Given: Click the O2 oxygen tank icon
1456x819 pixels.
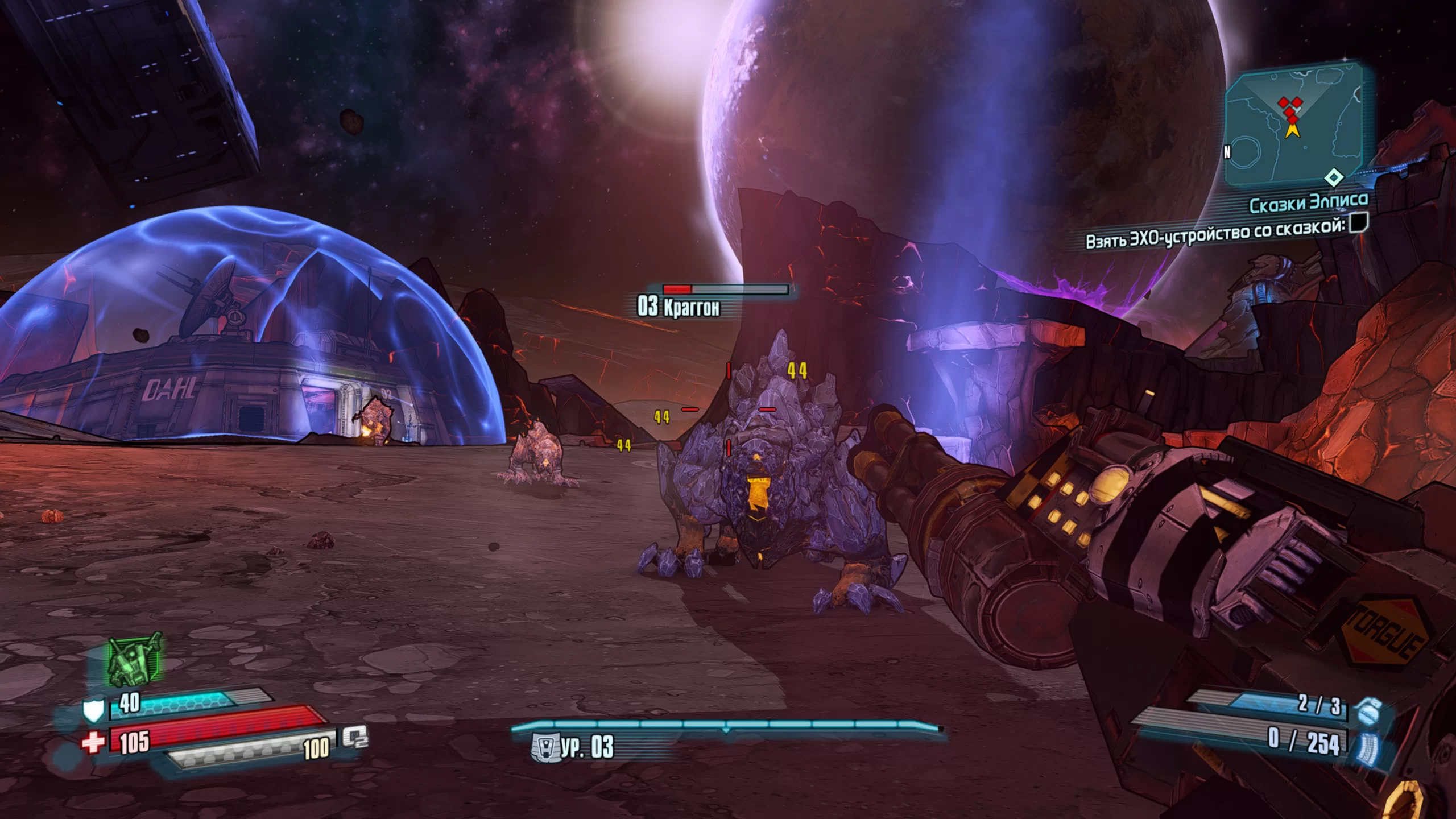Looking at the screenshot, I should (355, 738).
